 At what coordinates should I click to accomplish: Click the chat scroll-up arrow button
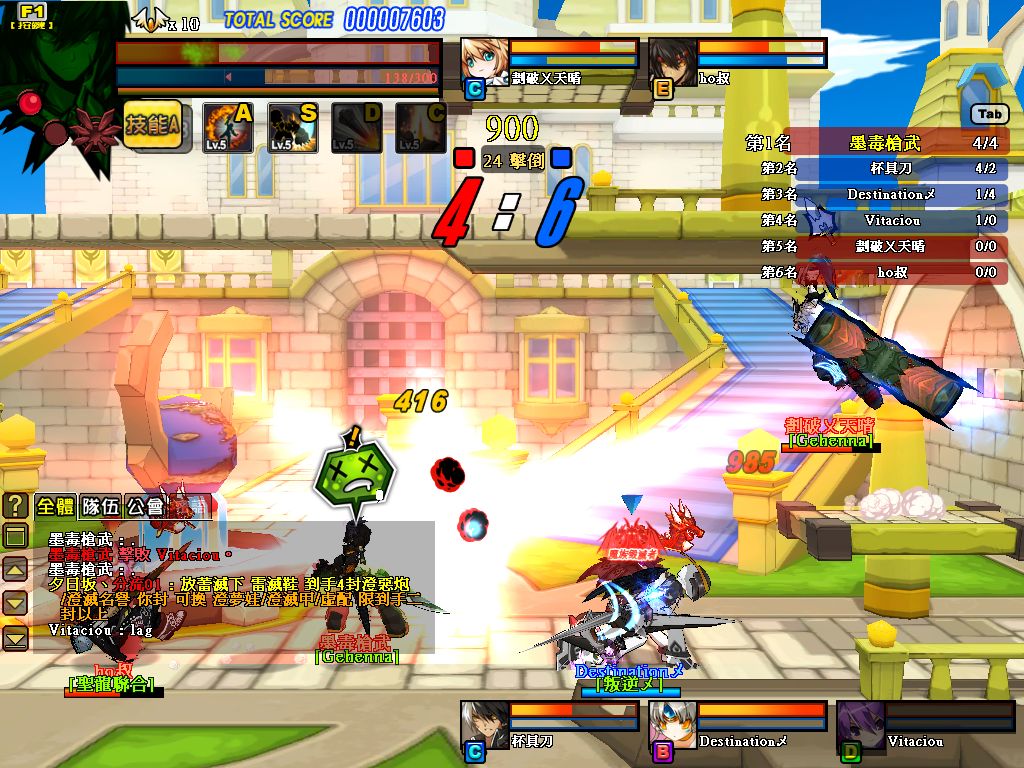pyautogui.click(x=16, y=570)
